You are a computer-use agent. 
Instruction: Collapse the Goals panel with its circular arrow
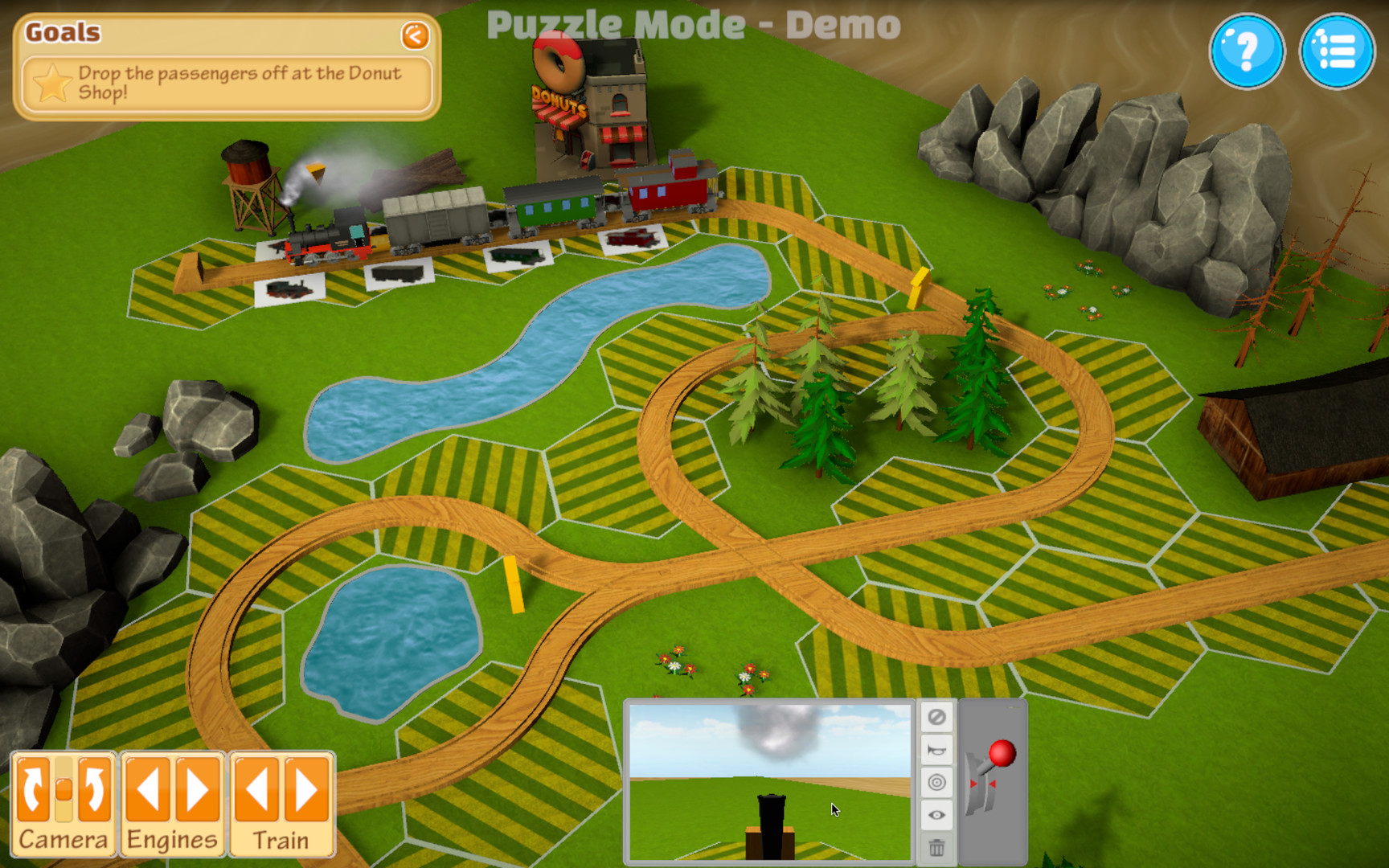coord(415,36)
